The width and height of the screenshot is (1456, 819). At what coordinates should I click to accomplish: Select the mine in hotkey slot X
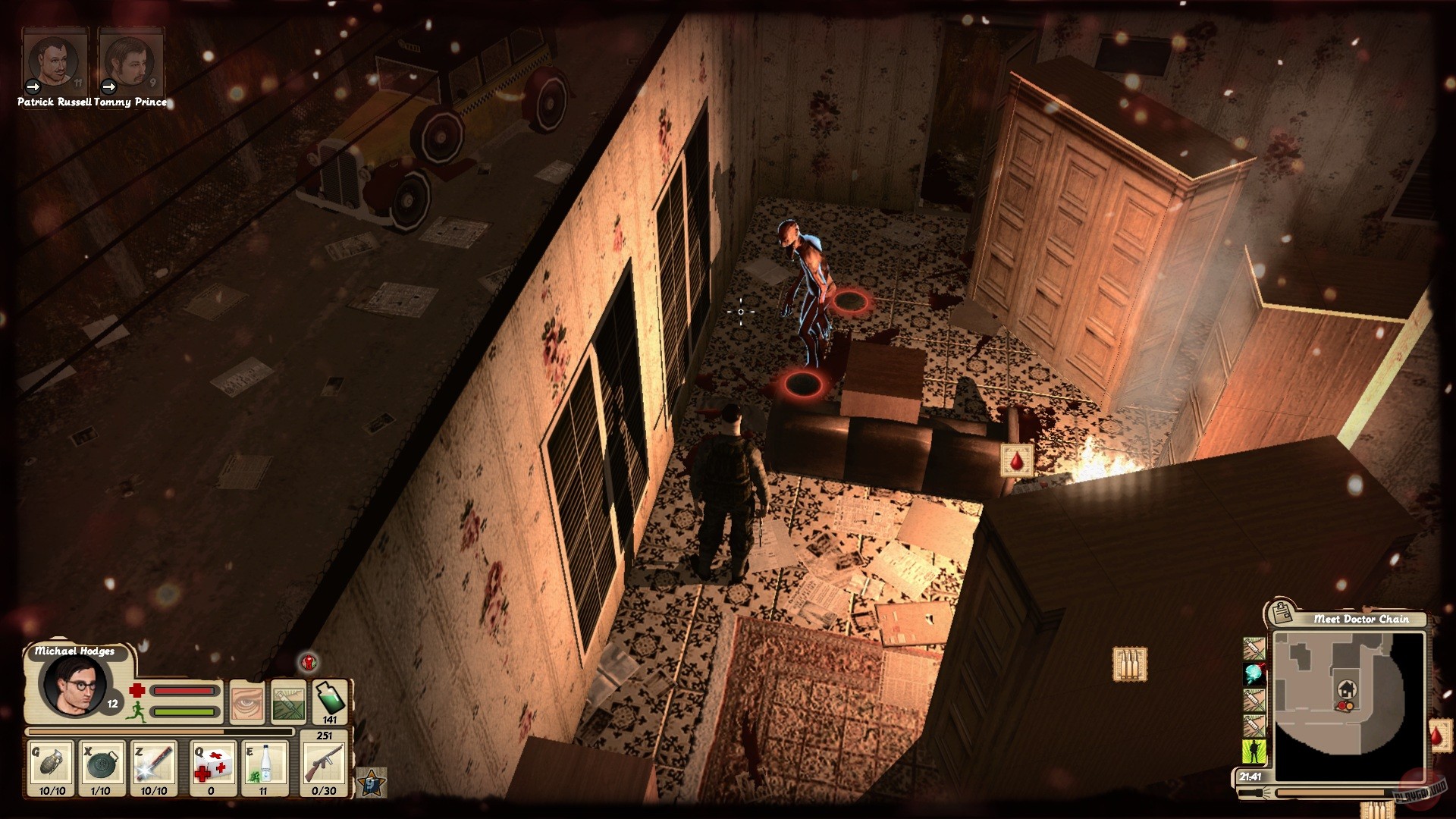click(101, 764)
